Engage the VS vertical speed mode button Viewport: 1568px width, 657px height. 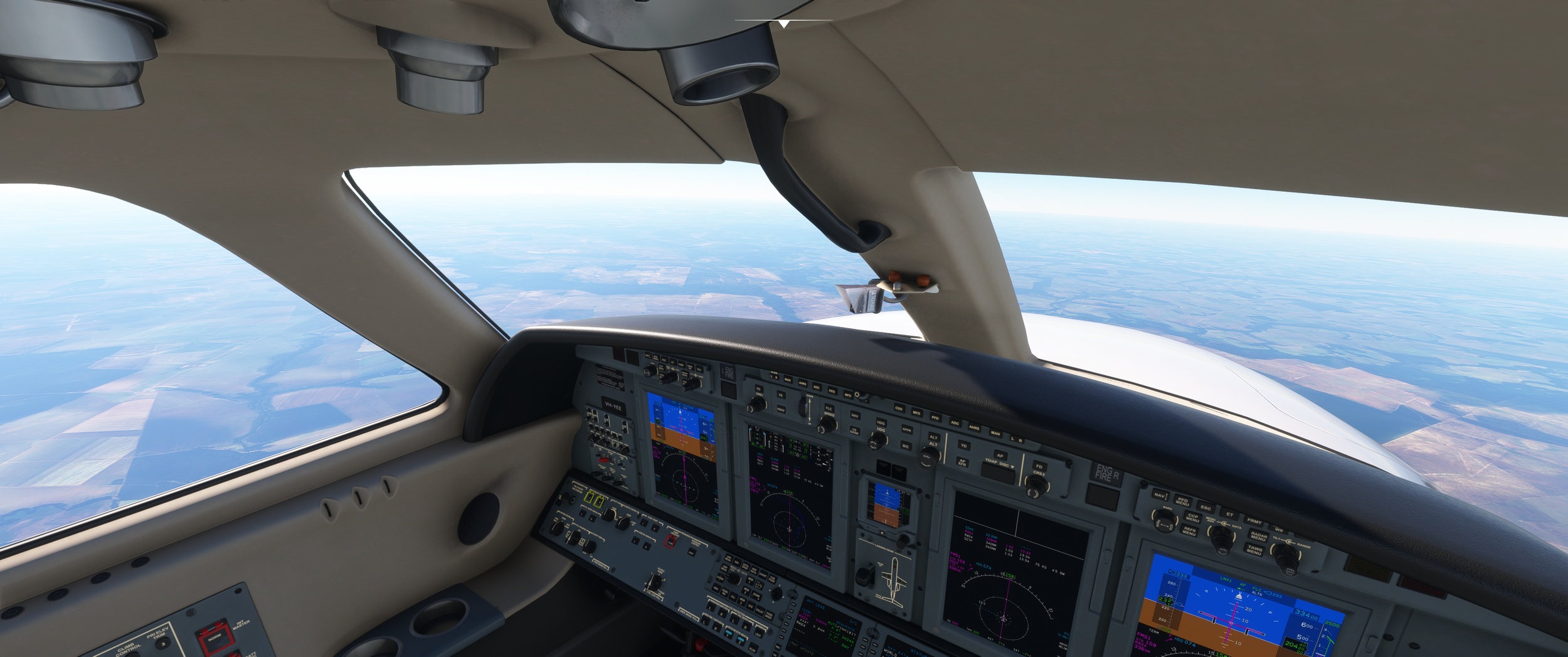tap(780, 395)
